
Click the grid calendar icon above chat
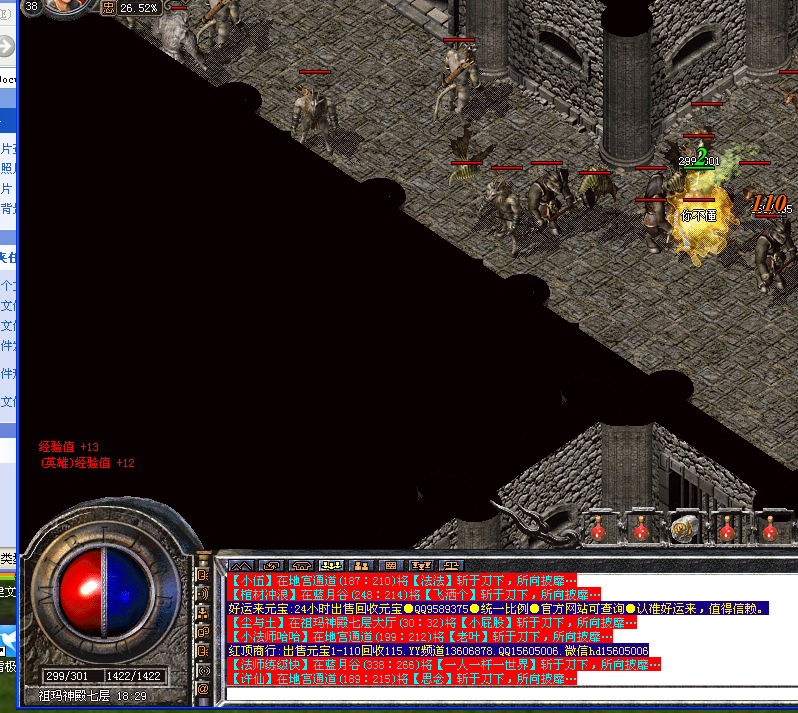(x=392, y=565)
